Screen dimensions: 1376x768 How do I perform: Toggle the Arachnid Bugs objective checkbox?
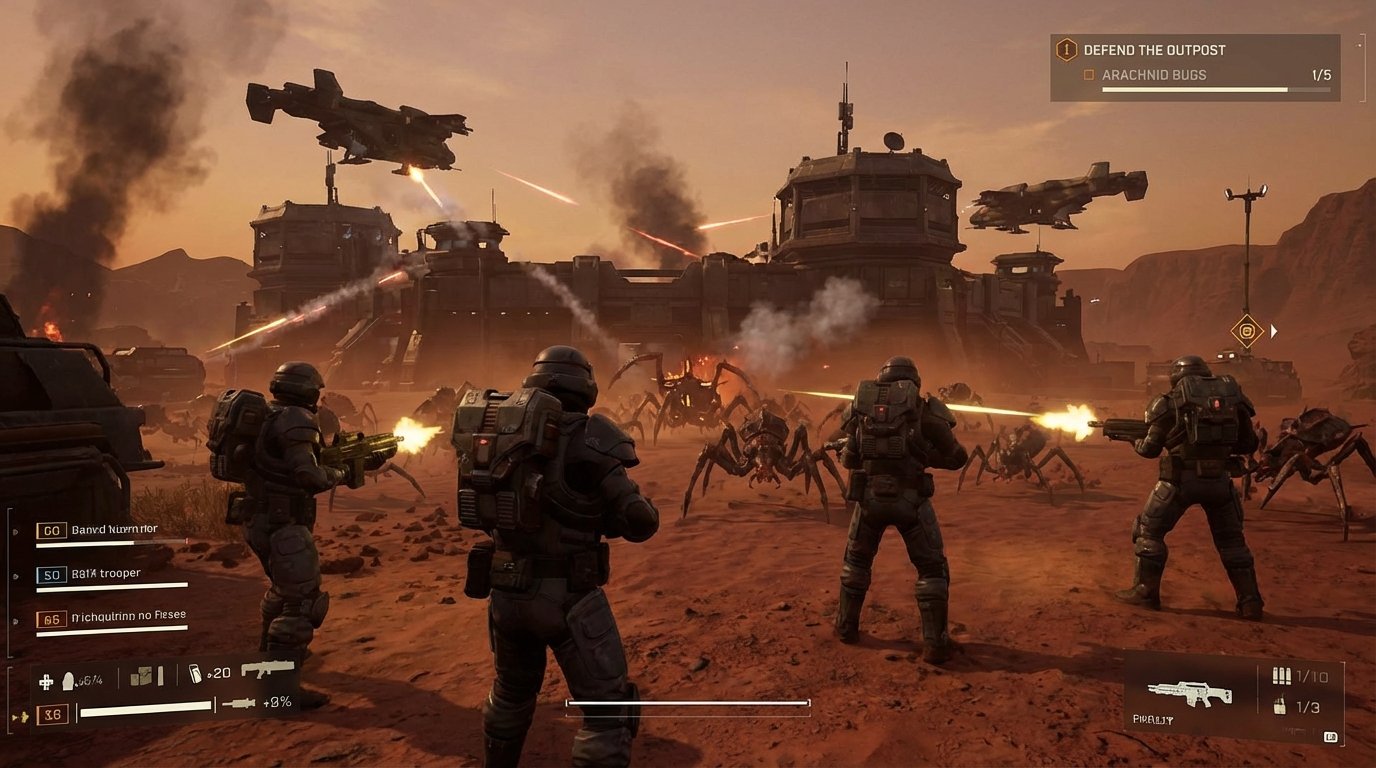(x=1090, y=74)
